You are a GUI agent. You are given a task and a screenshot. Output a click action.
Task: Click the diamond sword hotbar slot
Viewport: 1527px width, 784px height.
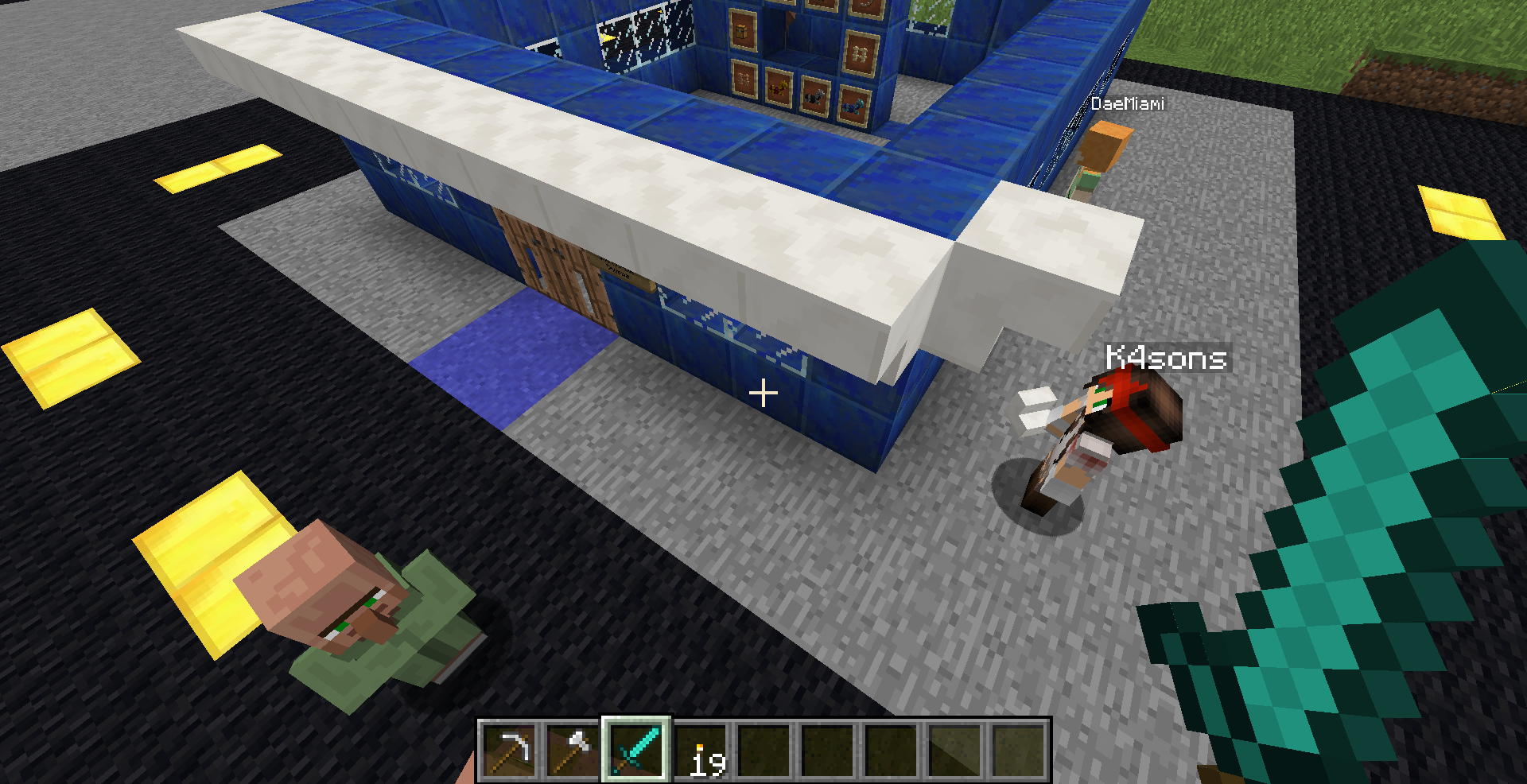click(x=636, y=750)
